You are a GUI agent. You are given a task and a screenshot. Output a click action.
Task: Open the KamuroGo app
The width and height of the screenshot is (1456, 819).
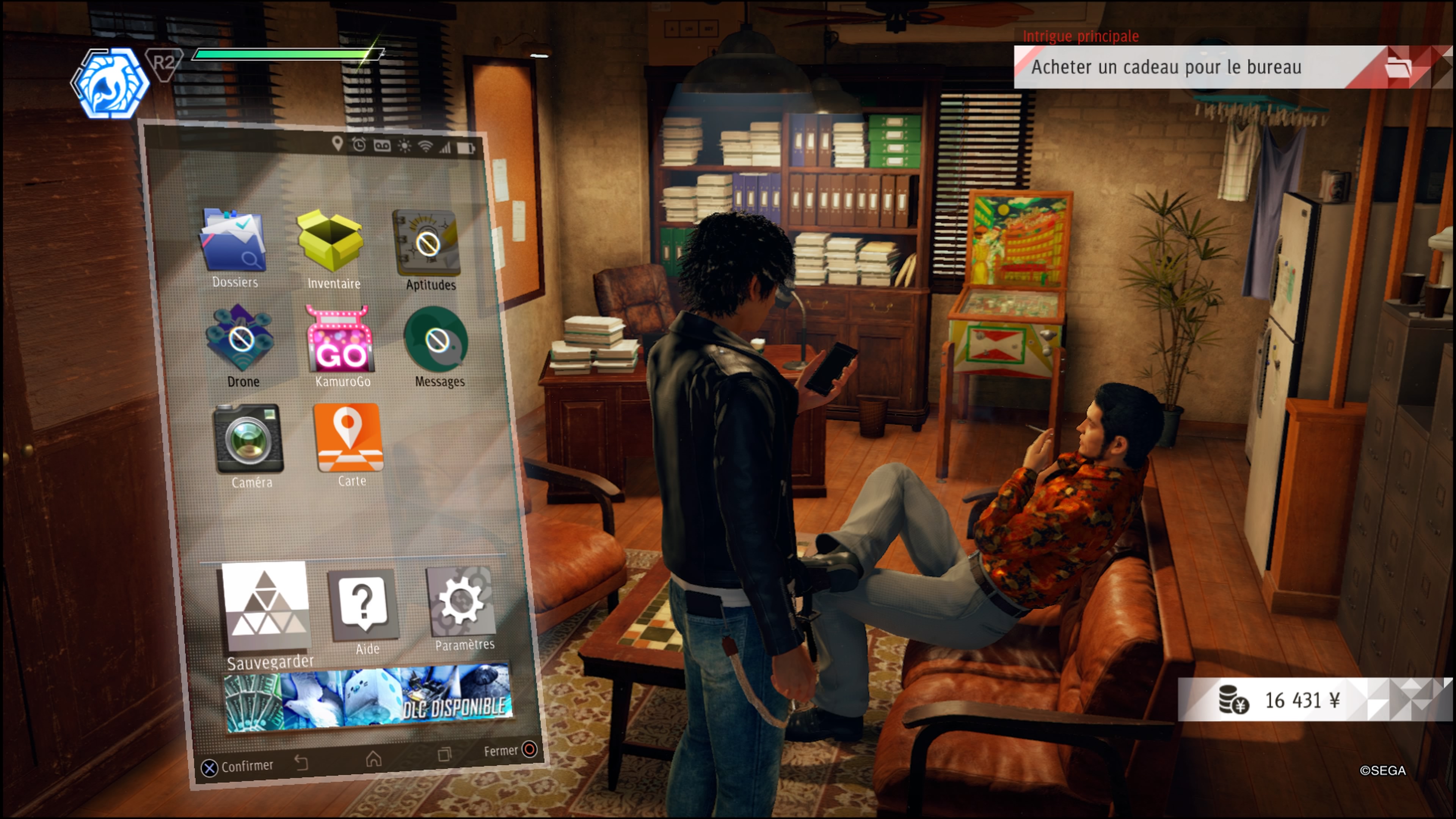click(x=340, y=340)
